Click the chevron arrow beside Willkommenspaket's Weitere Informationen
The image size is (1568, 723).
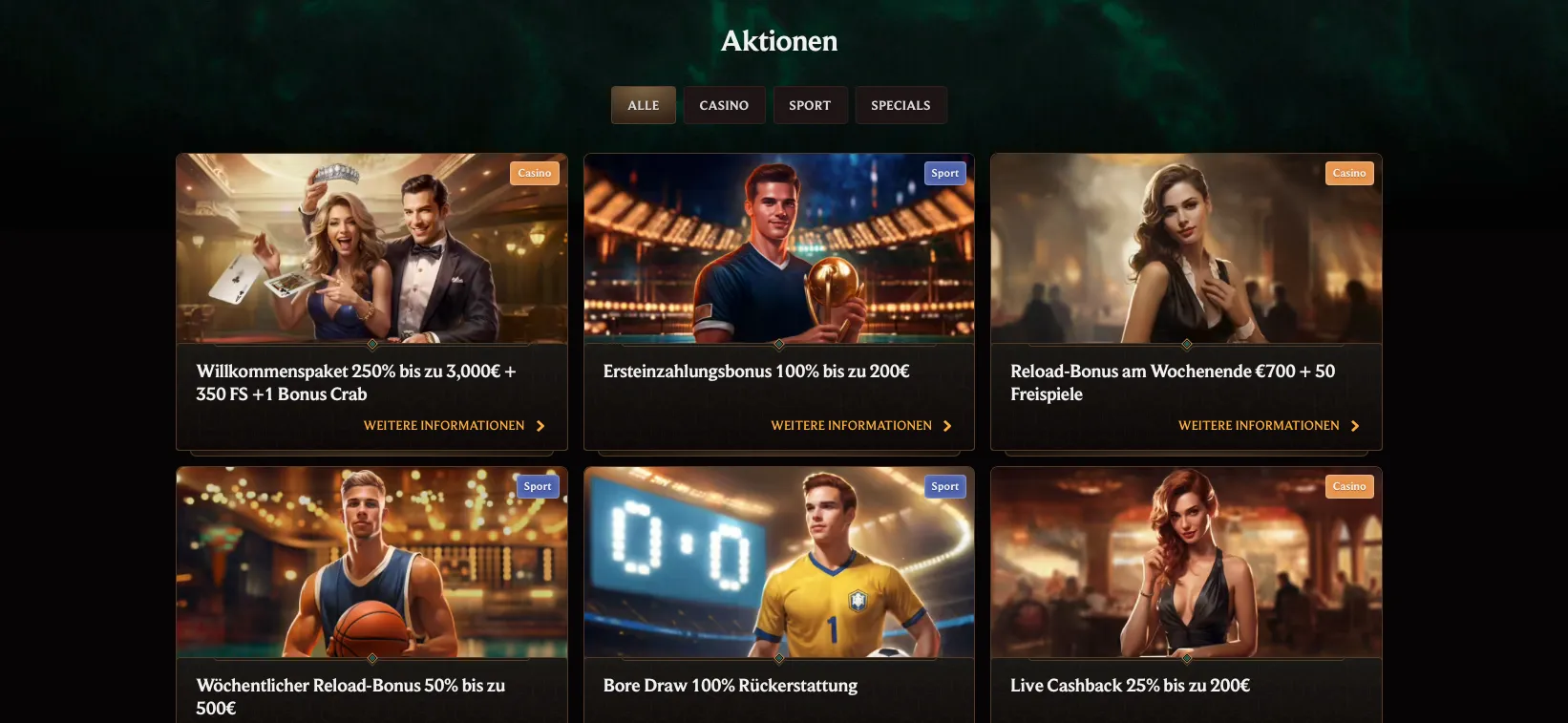point(541,425)
